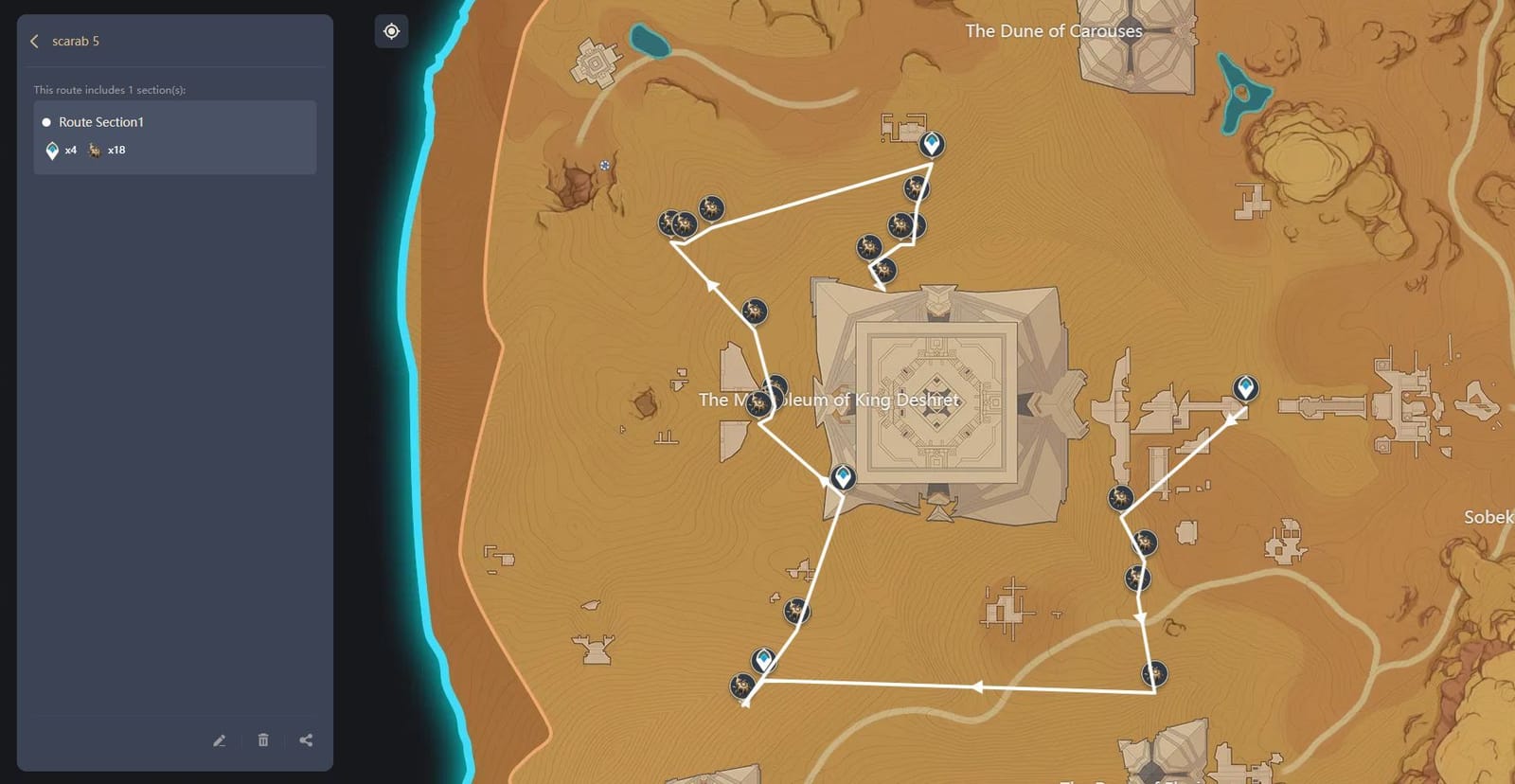Click the topmost teleport waypoint marker on the route
Viewport: 1515px width, 784px height.
click(932, 145)
